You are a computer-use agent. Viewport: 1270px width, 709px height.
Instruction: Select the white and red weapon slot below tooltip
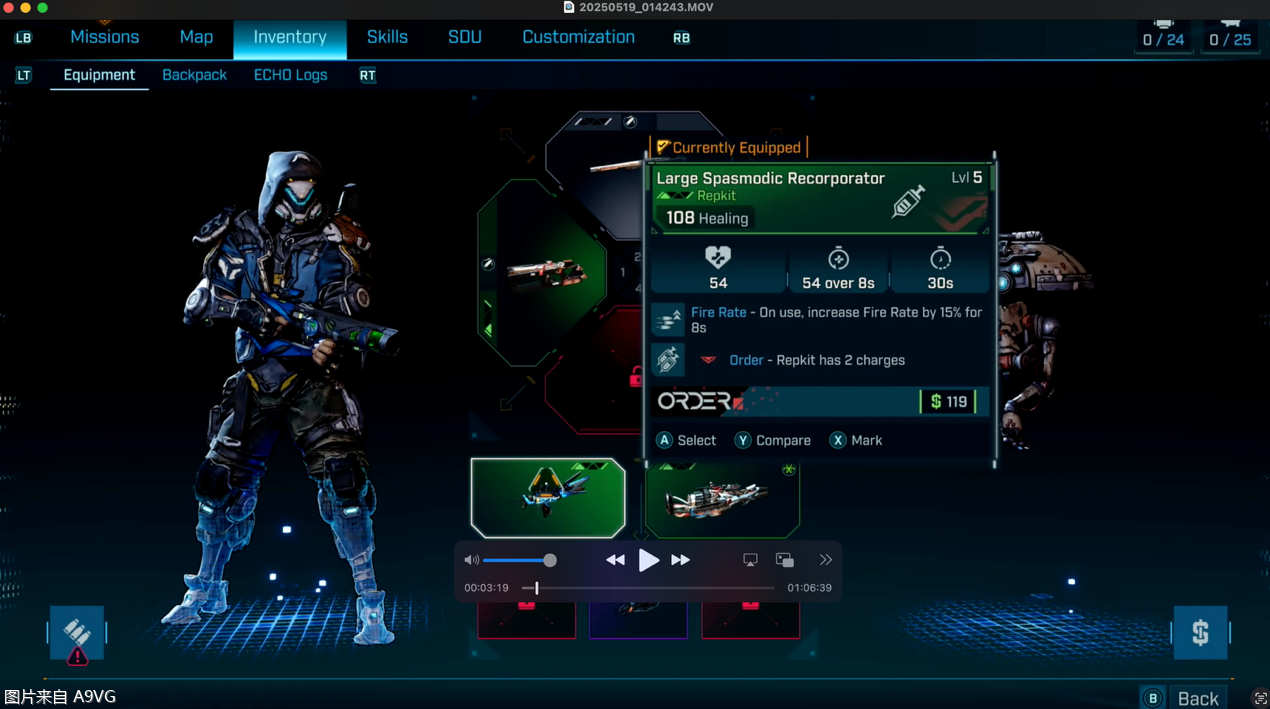(722, 497)
